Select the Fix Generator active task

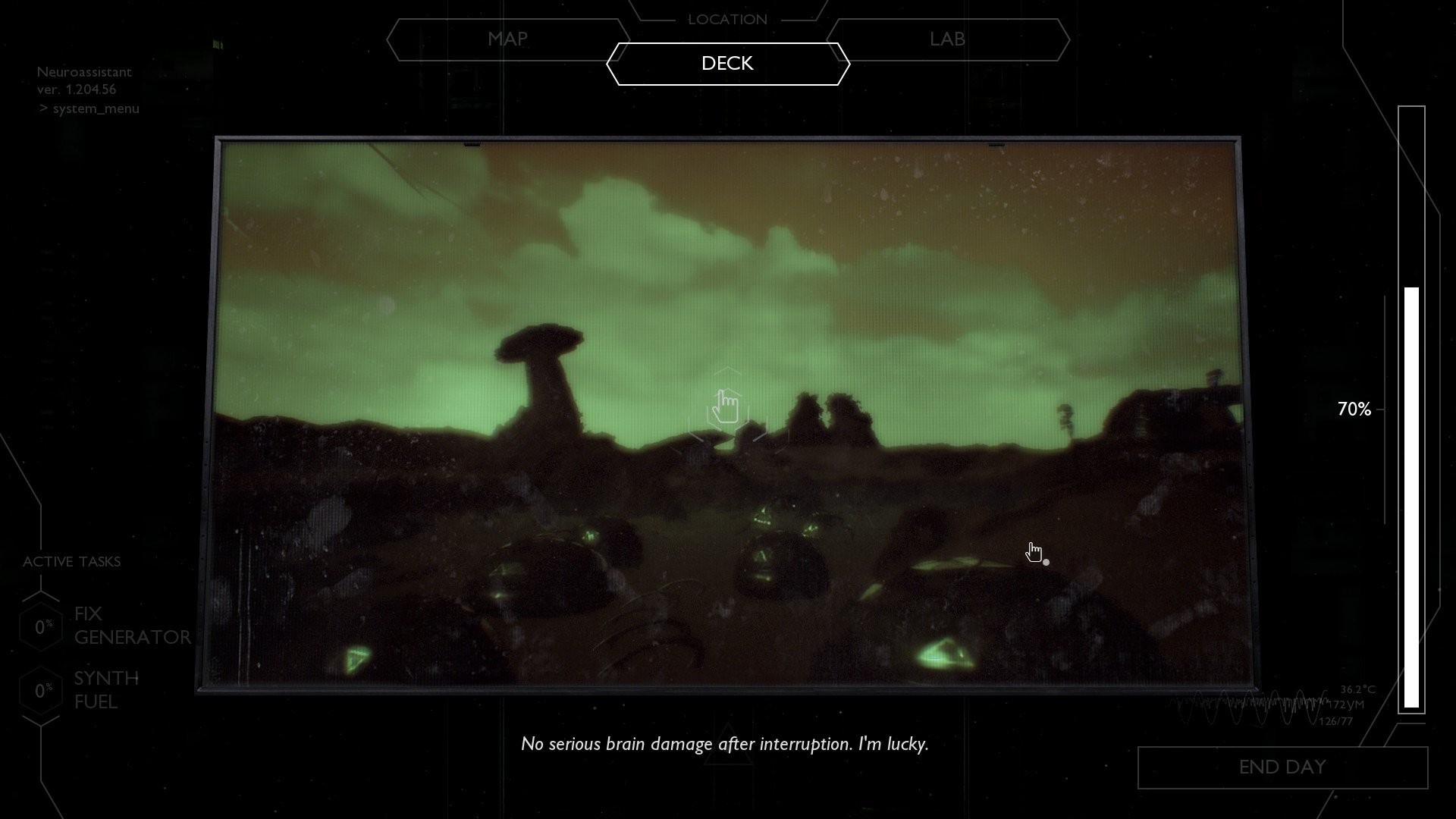pyautogui.click(x=131, y=626)
